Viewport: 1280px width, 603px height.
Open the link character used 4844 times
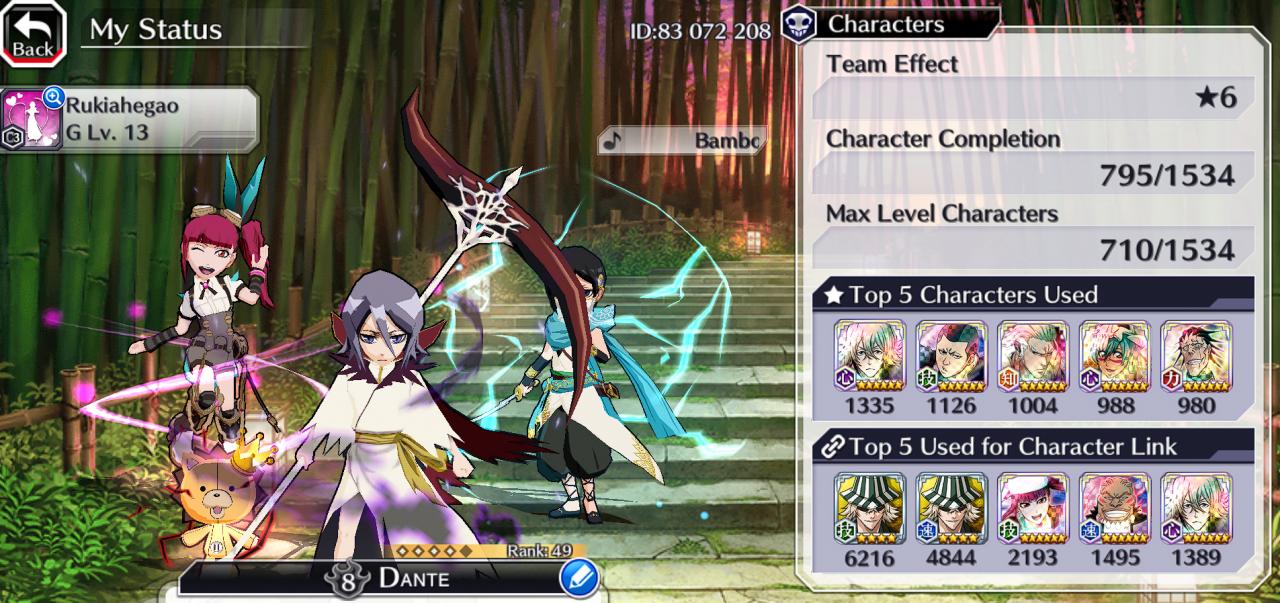(x=951, y=509)
